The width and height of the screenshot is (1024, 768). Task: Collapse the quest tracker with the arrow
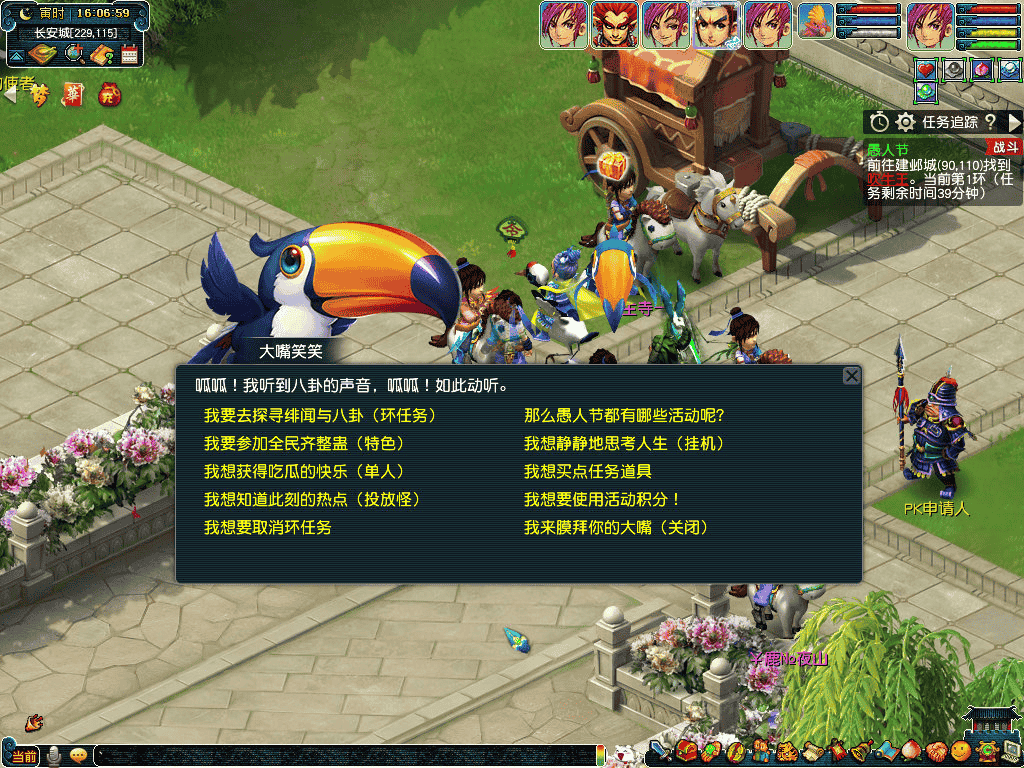tap(1014, 122)
